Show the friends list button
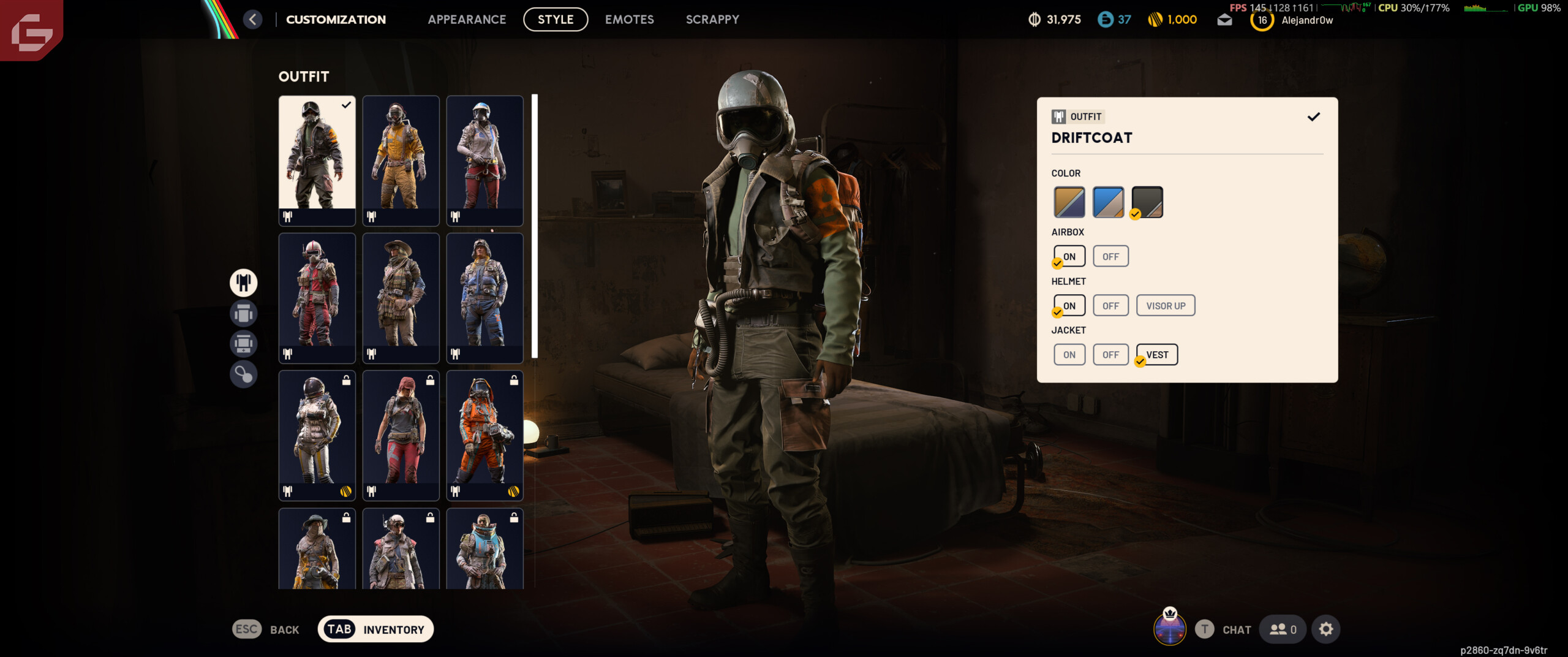The image size is (1568, 657). click(x=1283, y=629)
